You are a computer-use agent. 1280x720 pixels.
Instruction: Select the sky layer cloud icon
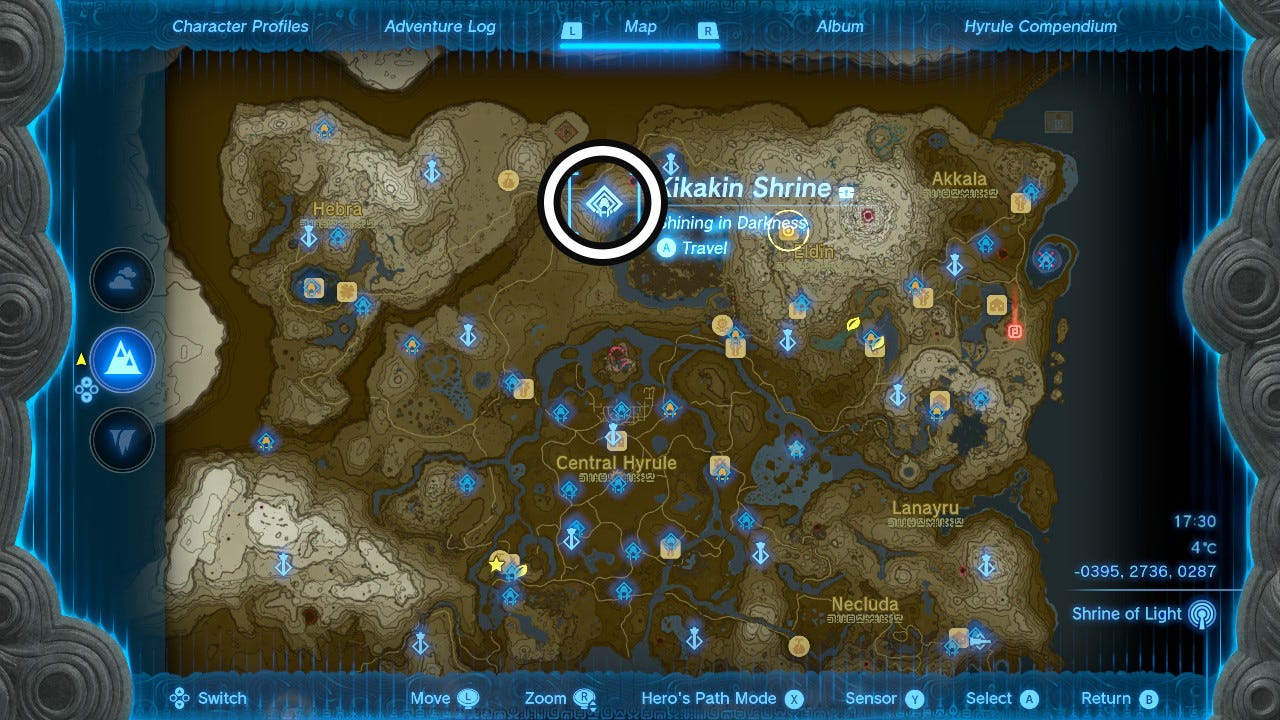click(x=121, y=280)
